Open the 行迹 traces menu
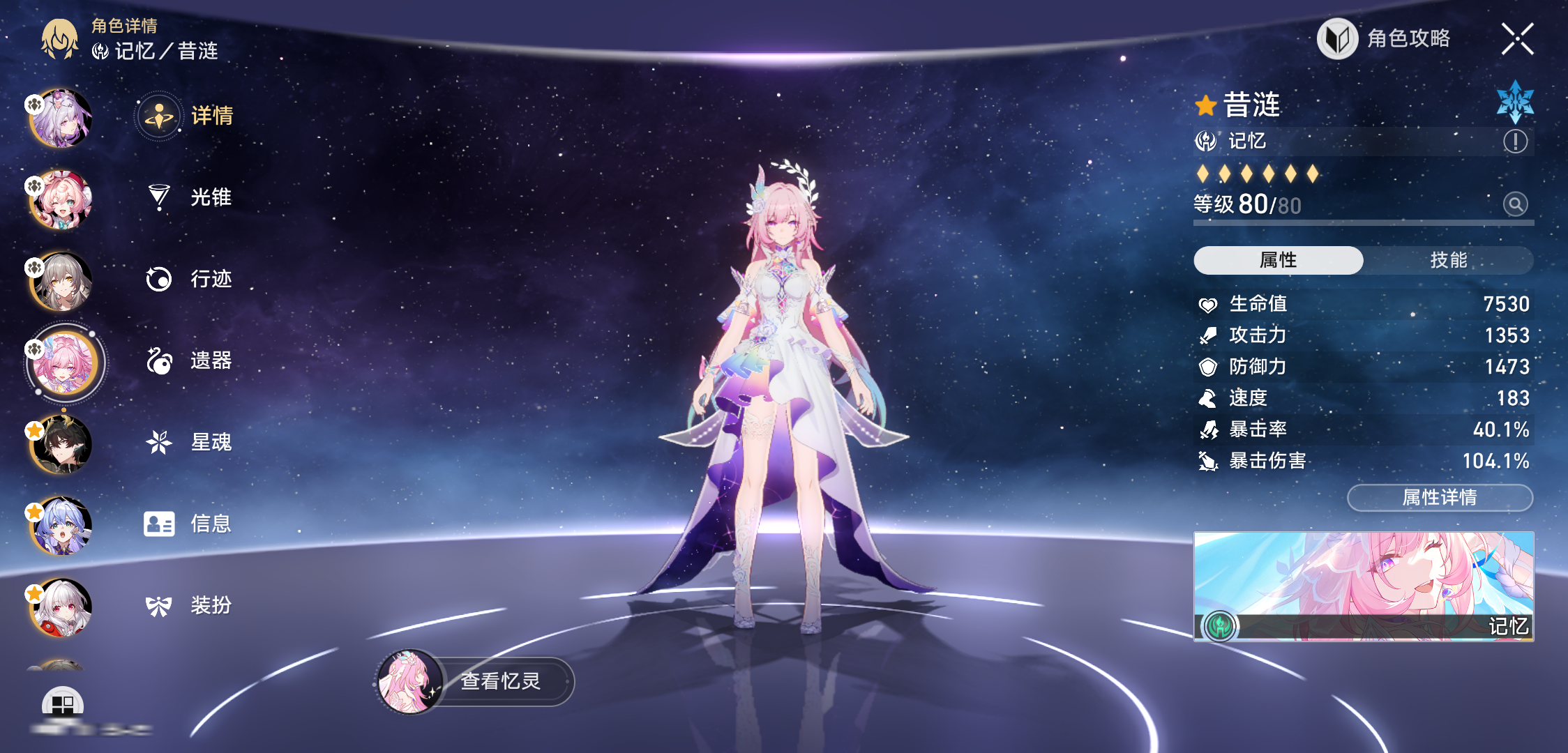This screenshot has width=1568, height=753. pos(190,279)
